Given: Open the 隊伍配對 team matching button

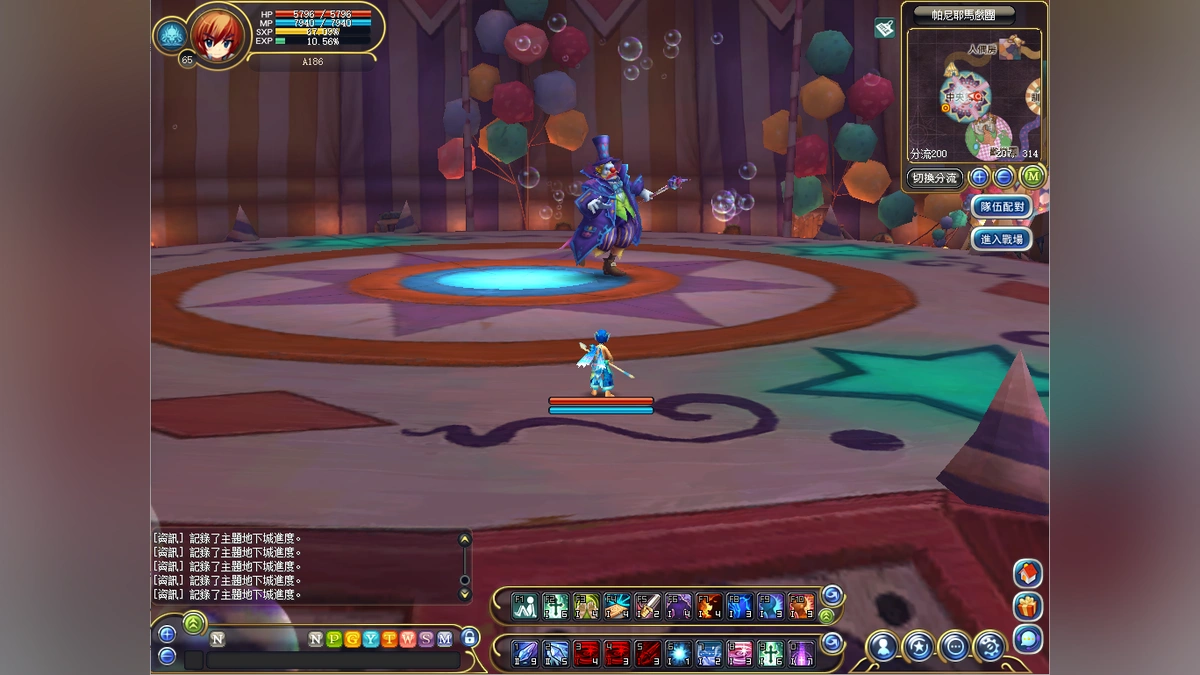Looking at the screenshot, I should (x=1001, y=207).
